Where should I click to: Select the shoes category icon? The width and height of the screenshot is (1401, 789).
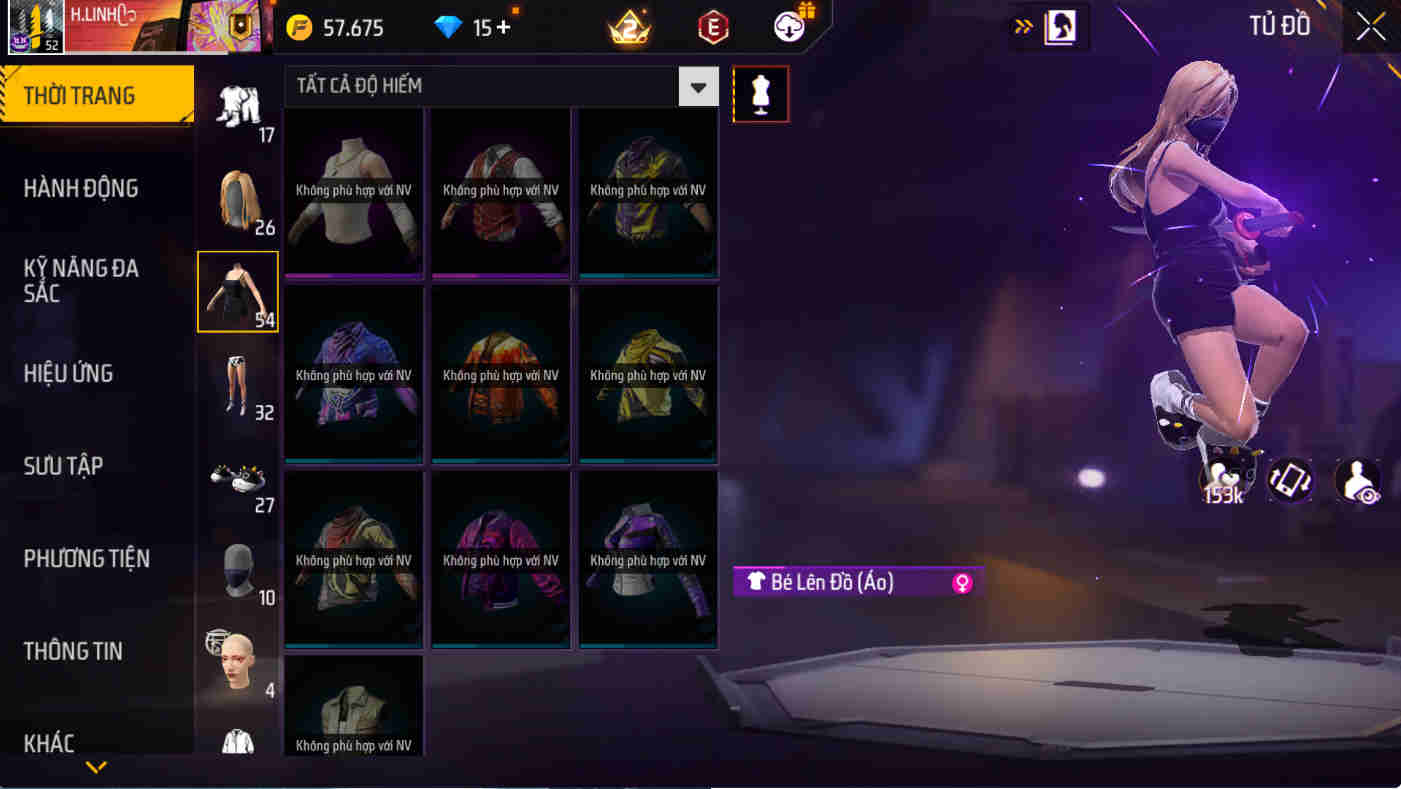[238, 480]
